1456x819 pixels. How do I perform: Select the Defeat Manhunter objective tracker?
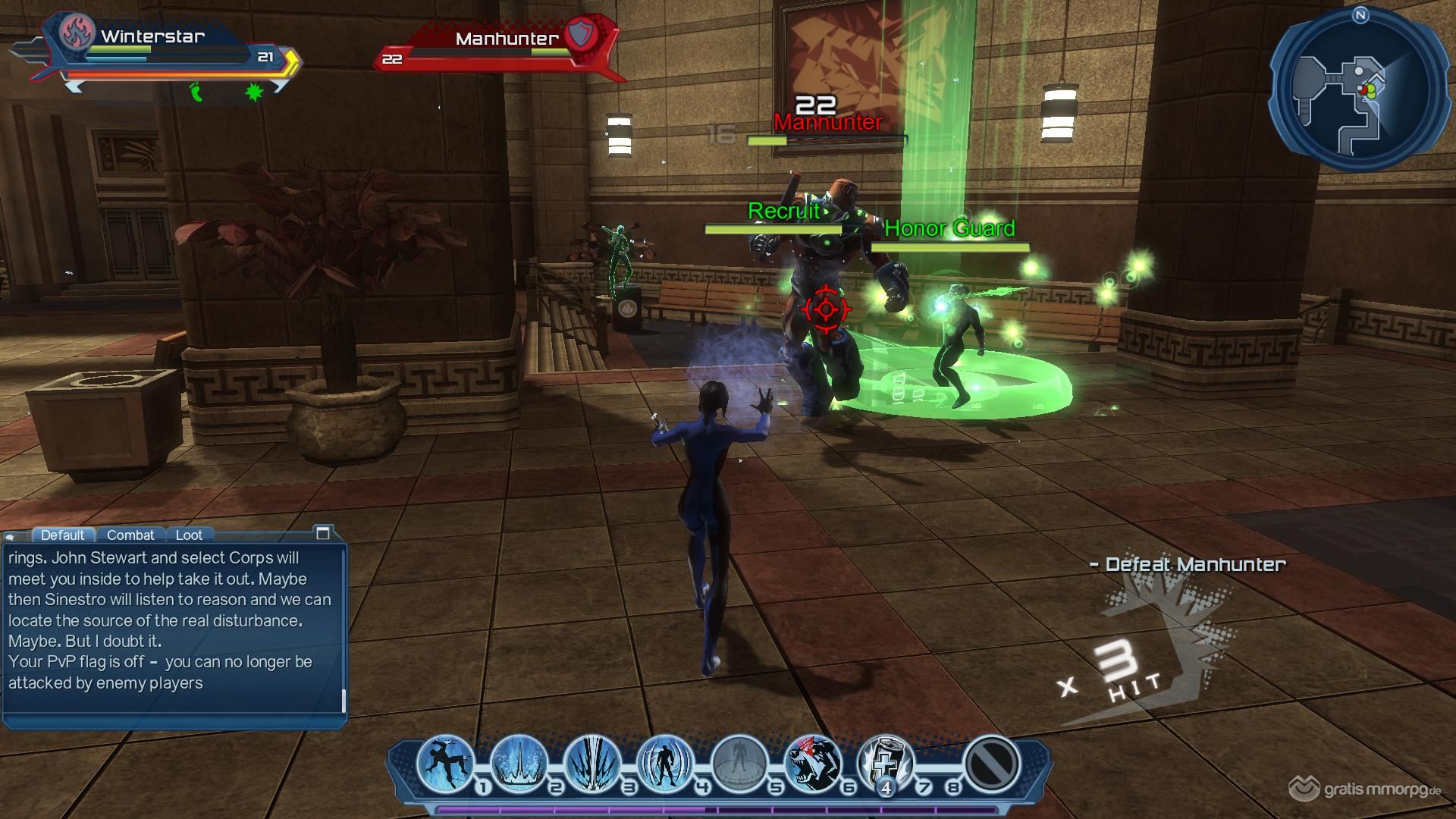coord(1188,564)
